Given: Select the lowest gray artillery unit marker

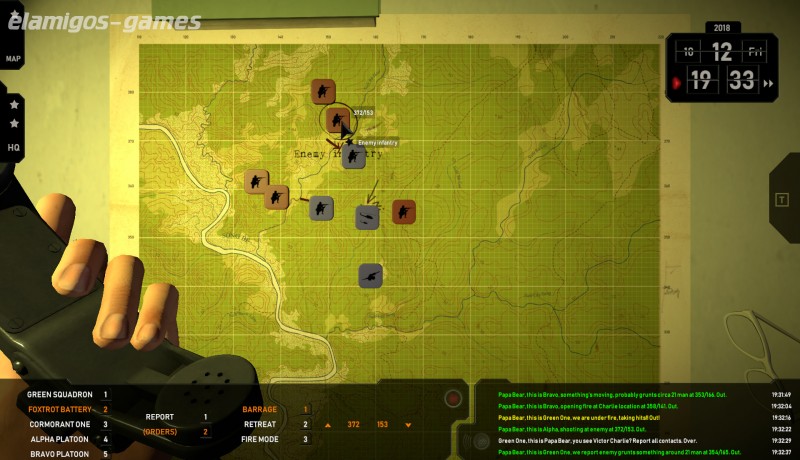Looking at the screenshot, I should pos(371,276).
